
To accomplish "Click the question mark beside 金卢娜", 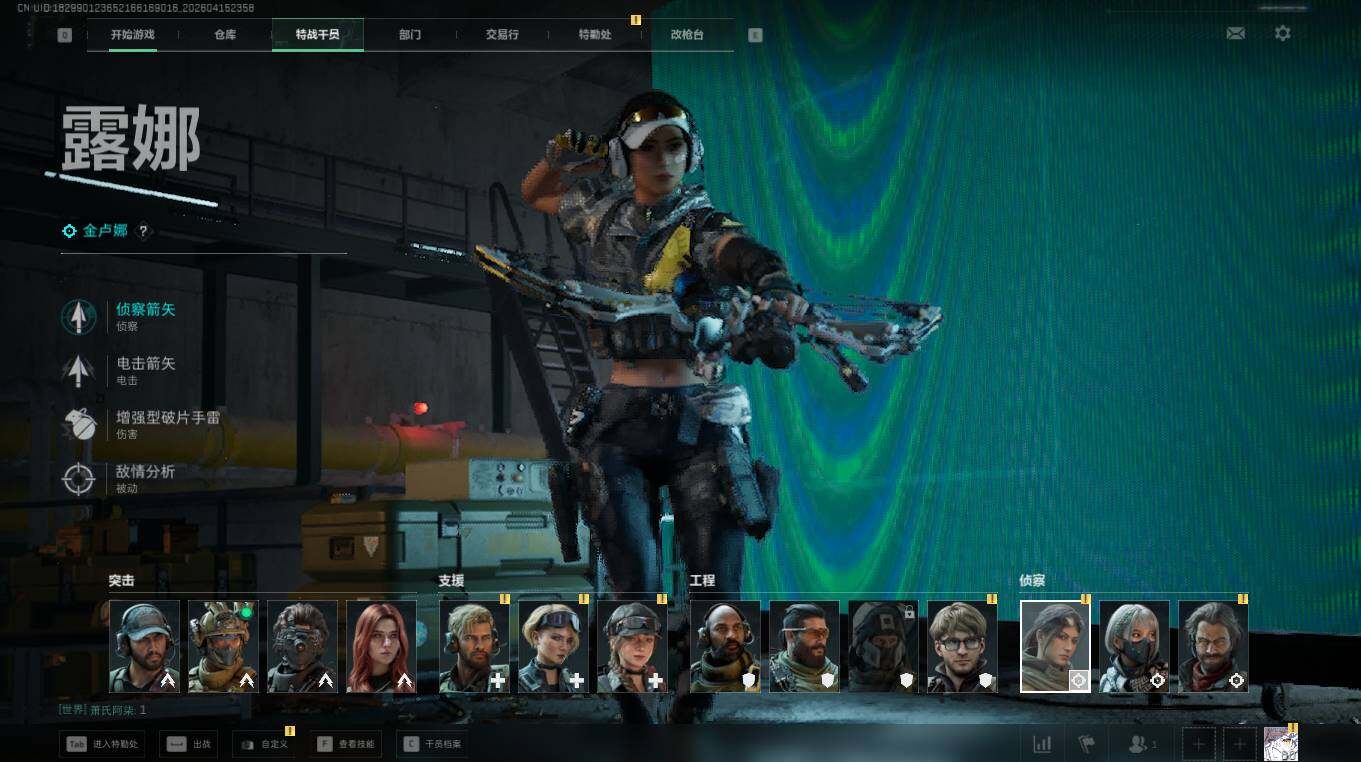I will tap(143, 231).
